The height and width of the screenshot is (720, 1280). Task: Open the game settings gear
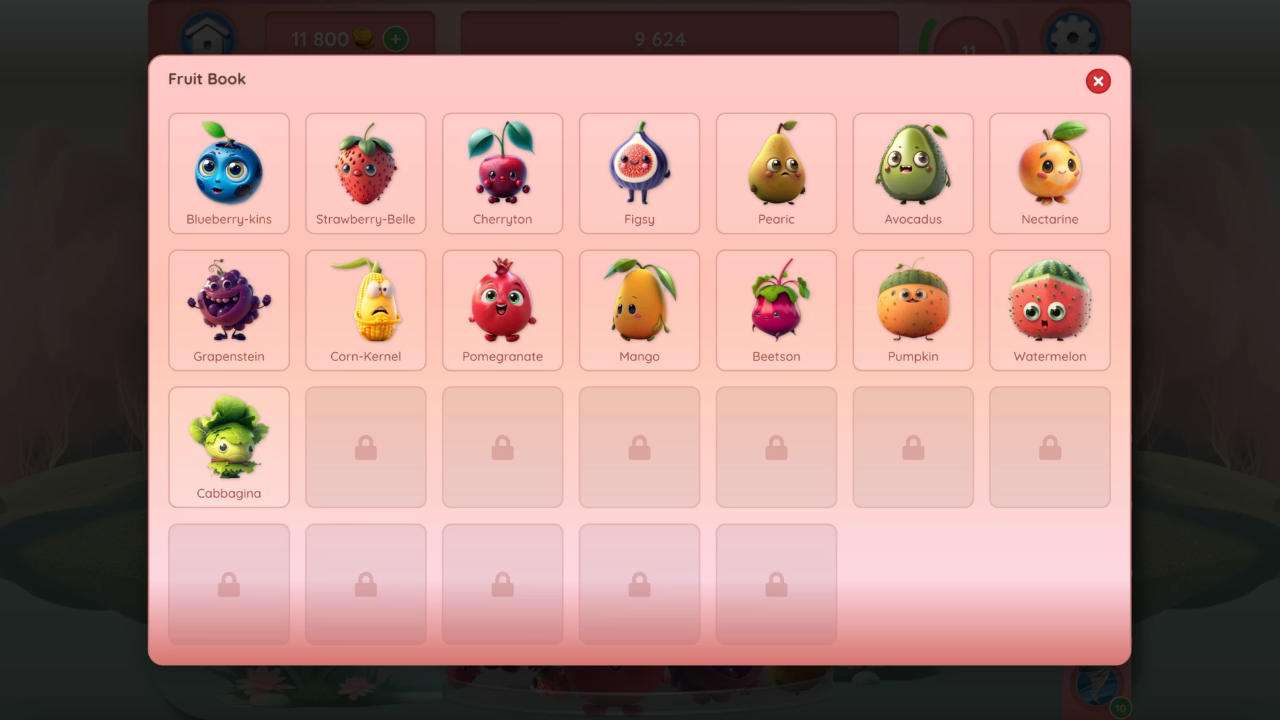(1072, 36)
